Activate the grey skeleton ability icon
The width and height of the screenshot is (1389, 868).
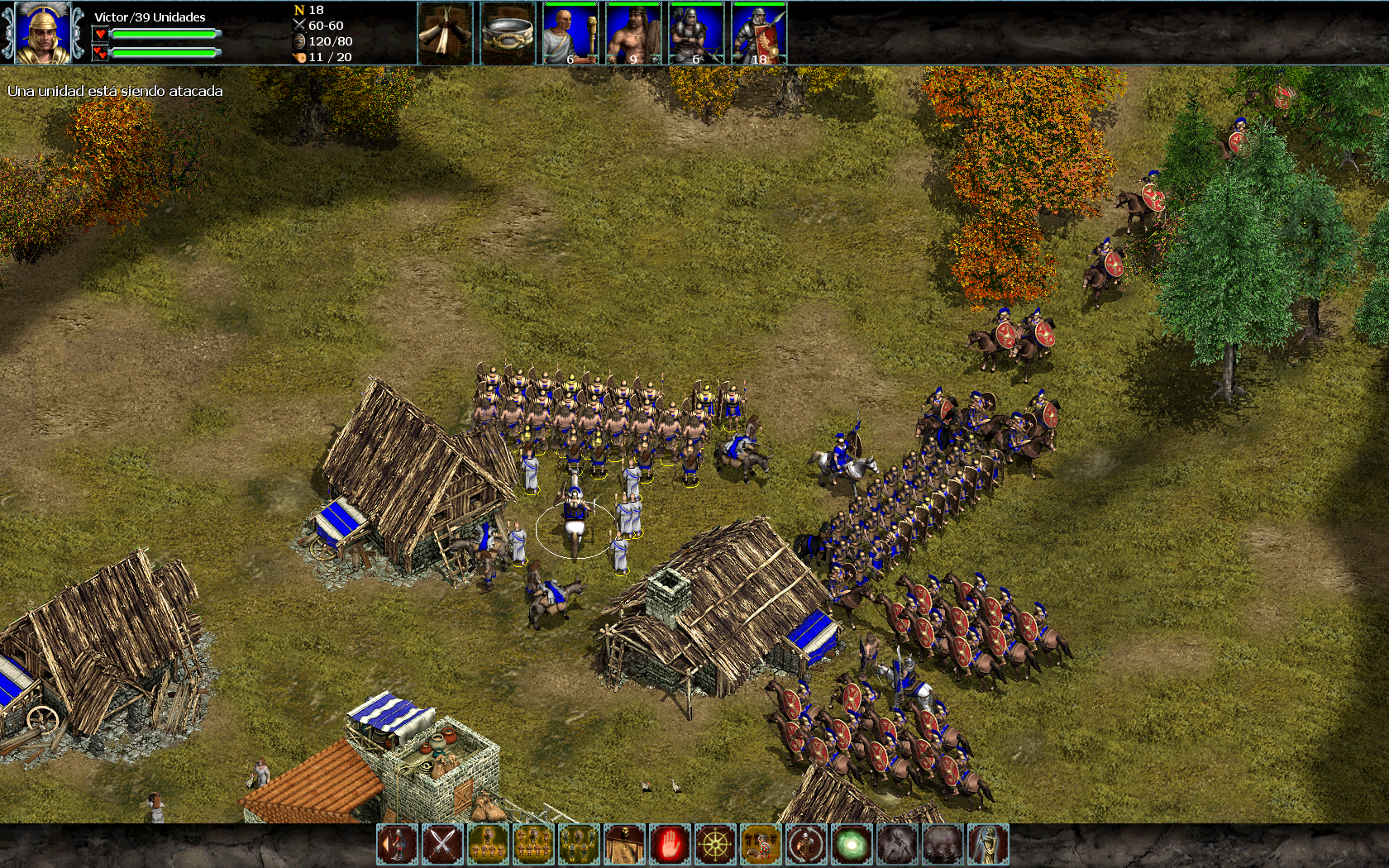tap(897, 845)
